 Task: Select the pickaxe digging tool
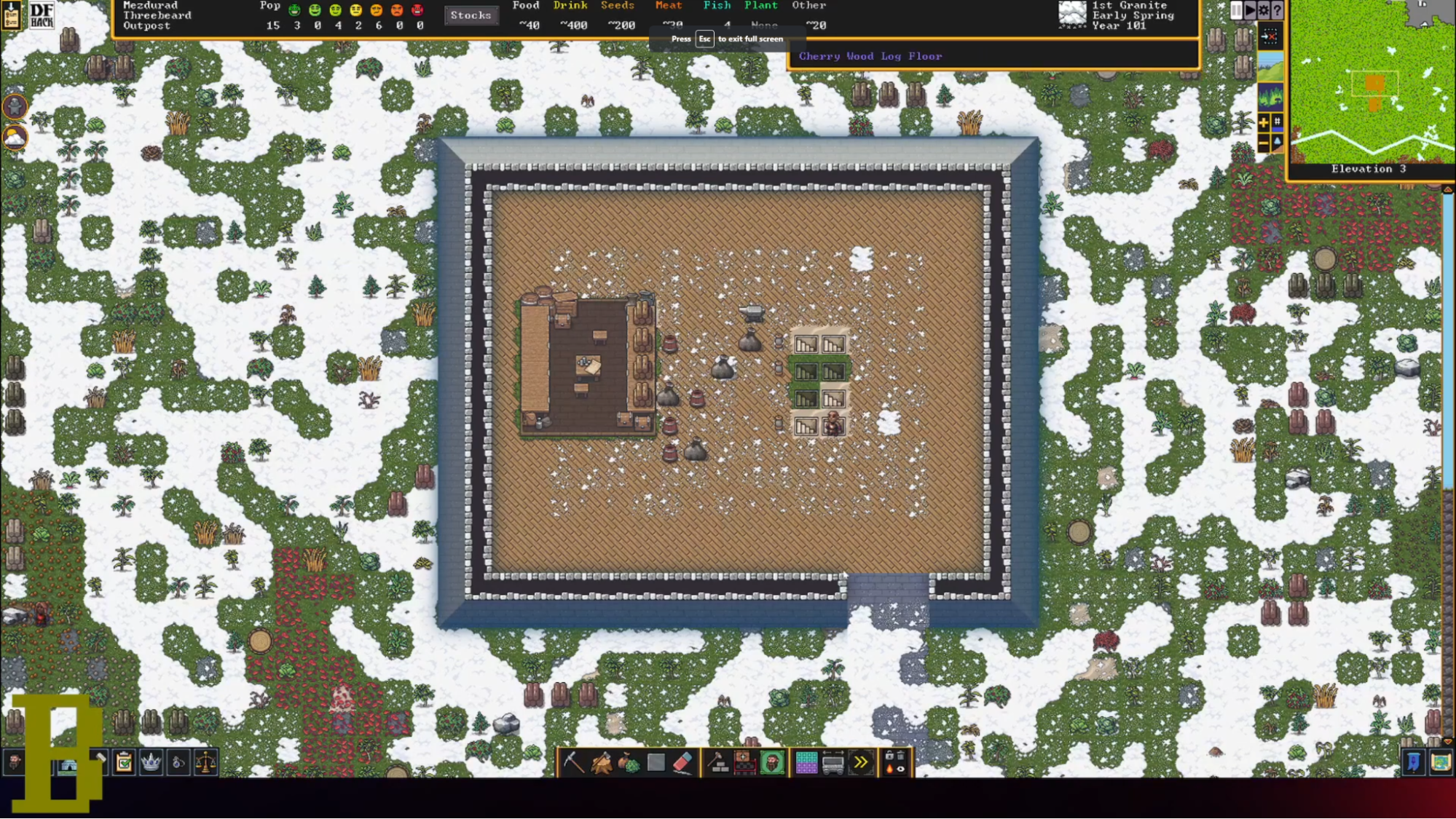click(574, 762)
